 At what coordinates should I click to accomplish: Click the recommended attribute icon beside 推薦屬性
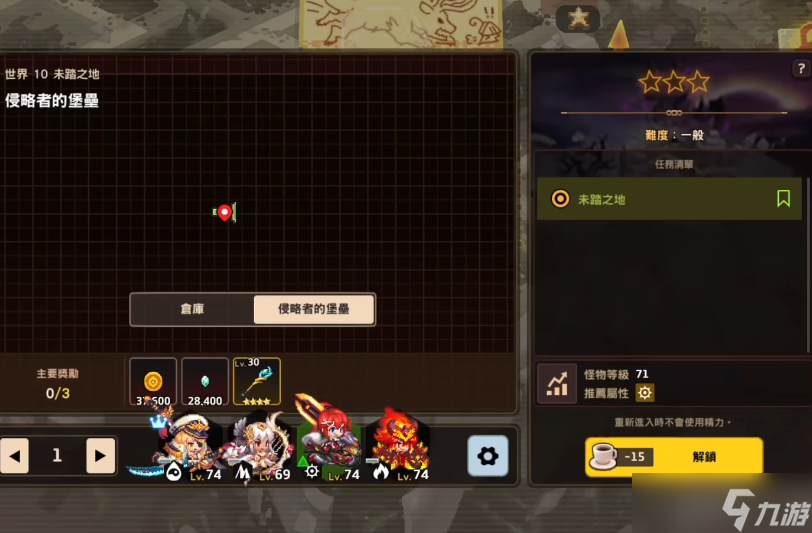(x=645, y=393)
